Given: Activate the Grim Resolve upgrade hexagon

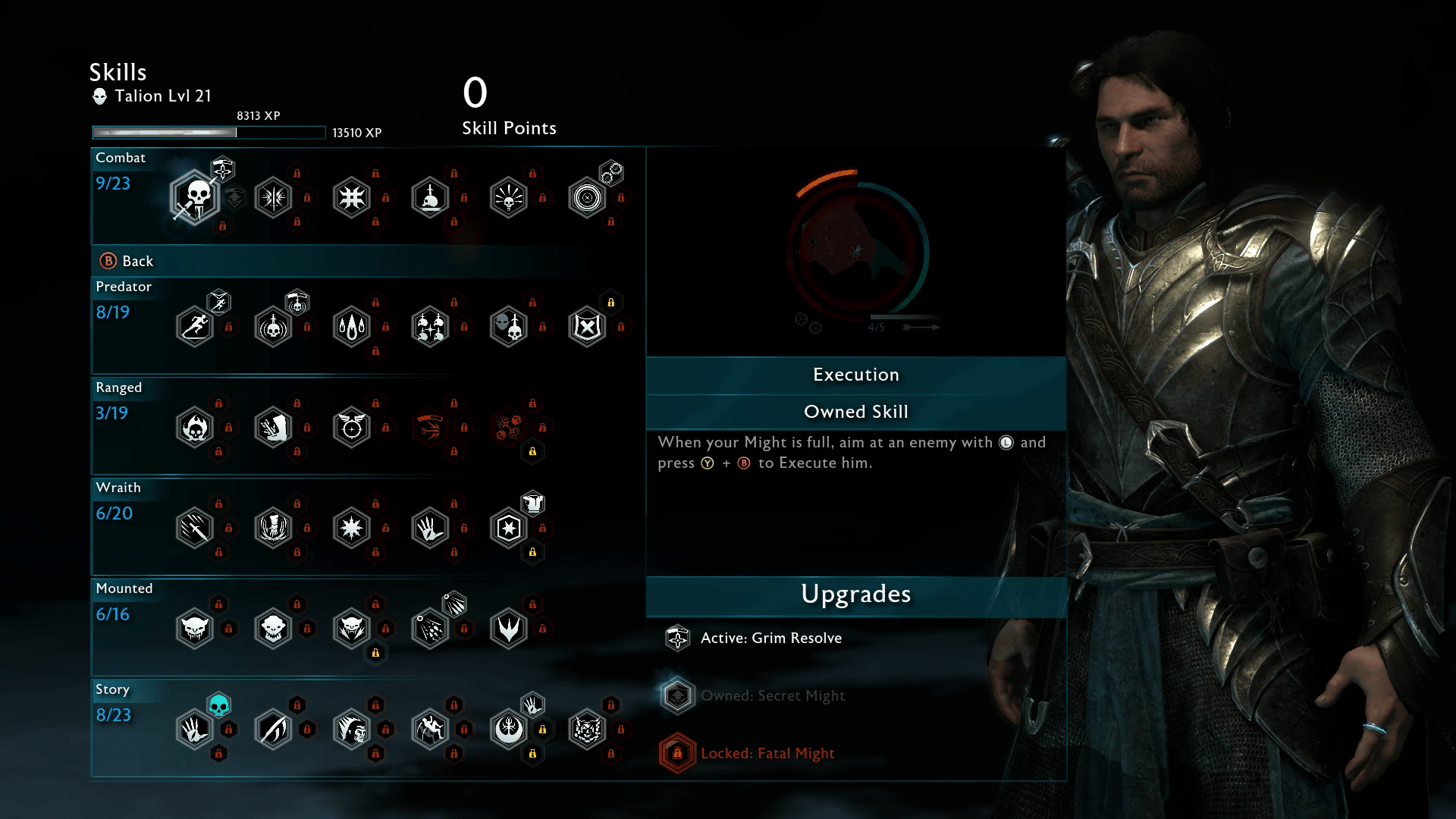Looking at the screenshot, I should tap(677, 638).
